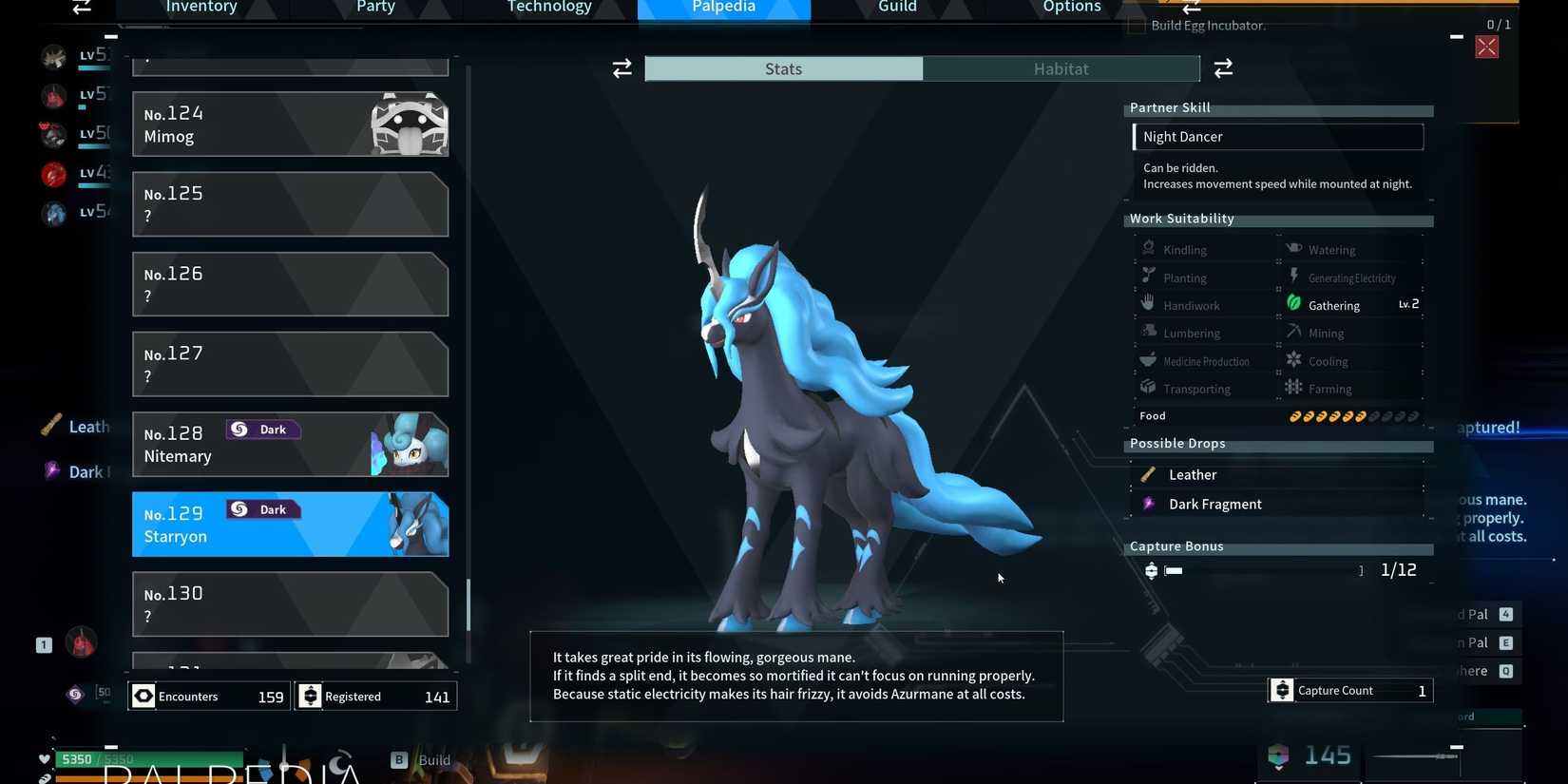Click the back arrow at top left
This screenshot has width=1568, height=784.
pos(80,8)
